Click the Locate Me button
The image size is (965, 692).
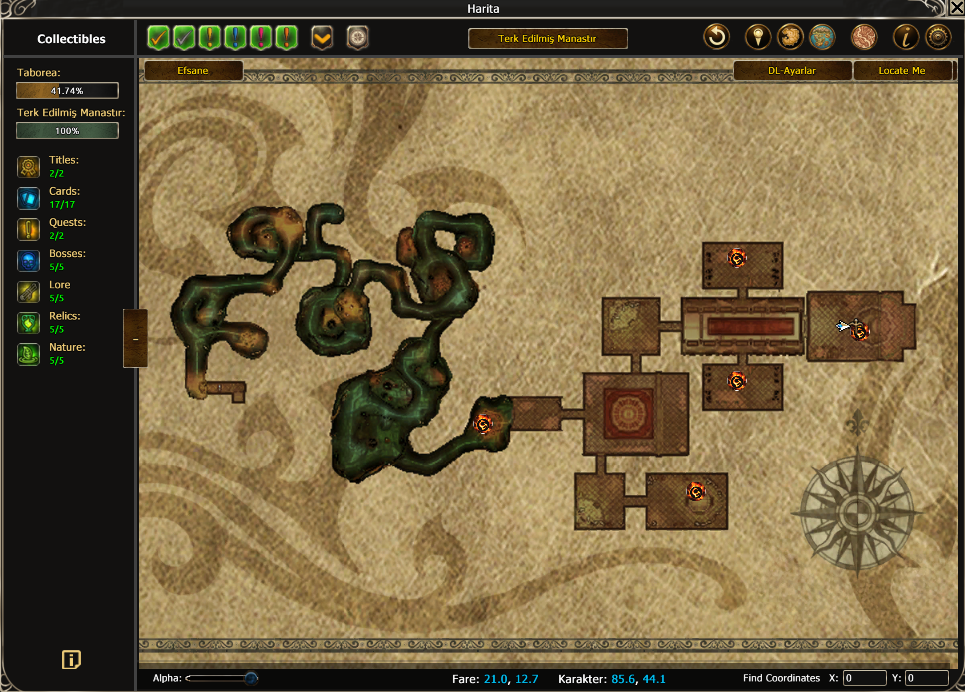[x=902, y=71]
